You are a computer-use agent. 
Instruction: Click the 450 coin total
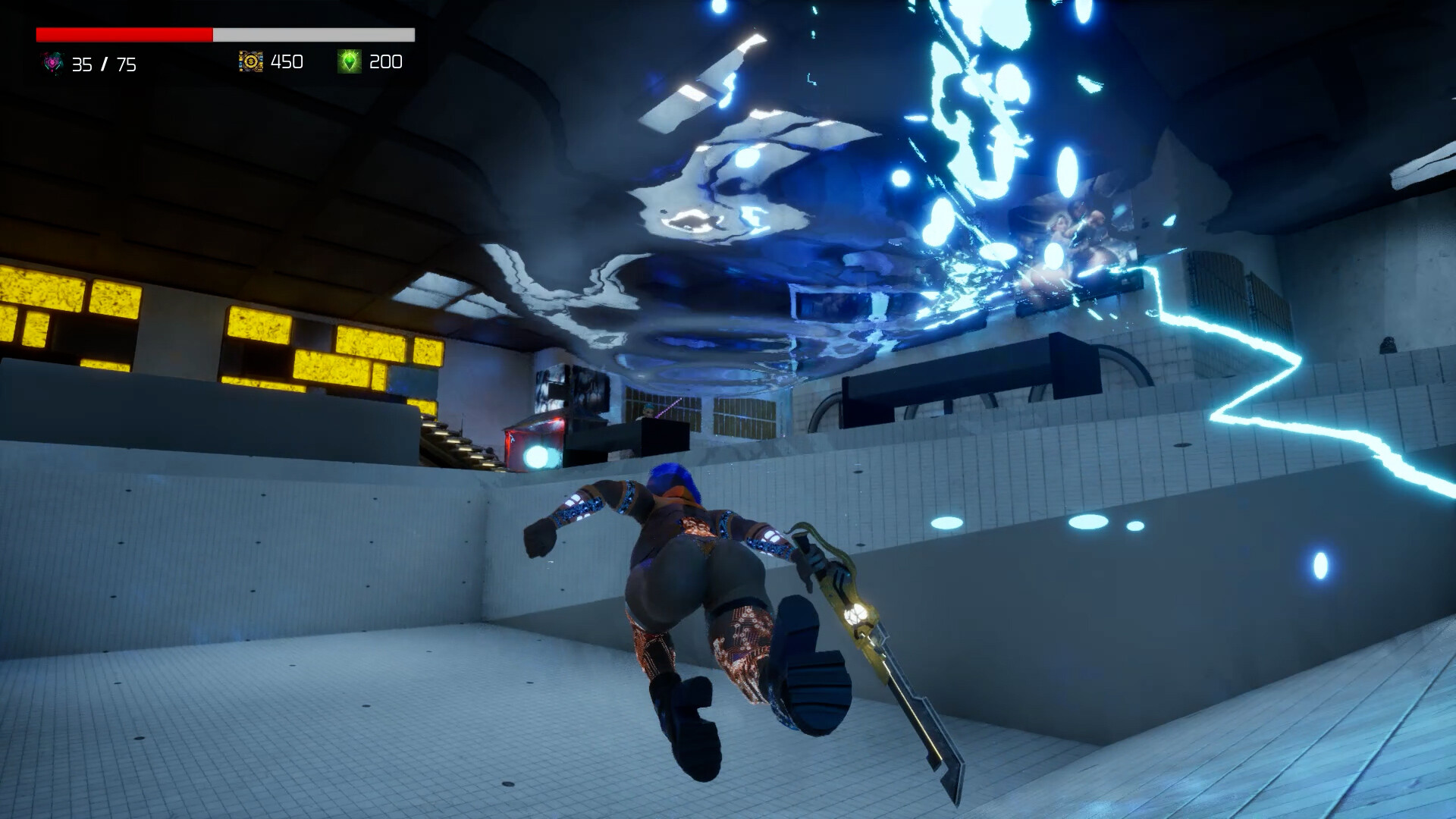click(x=286, y=62)
